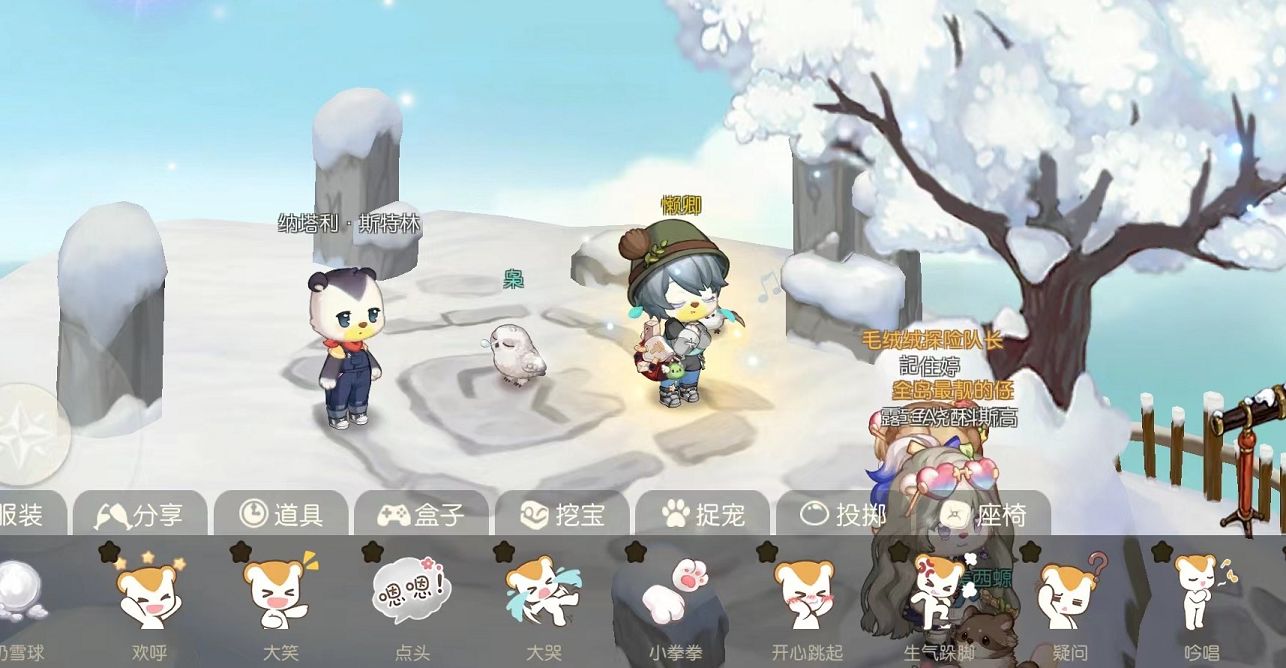Switch to the 服装 clothing tab
The image size is (1286, 668).
(22, 515)
